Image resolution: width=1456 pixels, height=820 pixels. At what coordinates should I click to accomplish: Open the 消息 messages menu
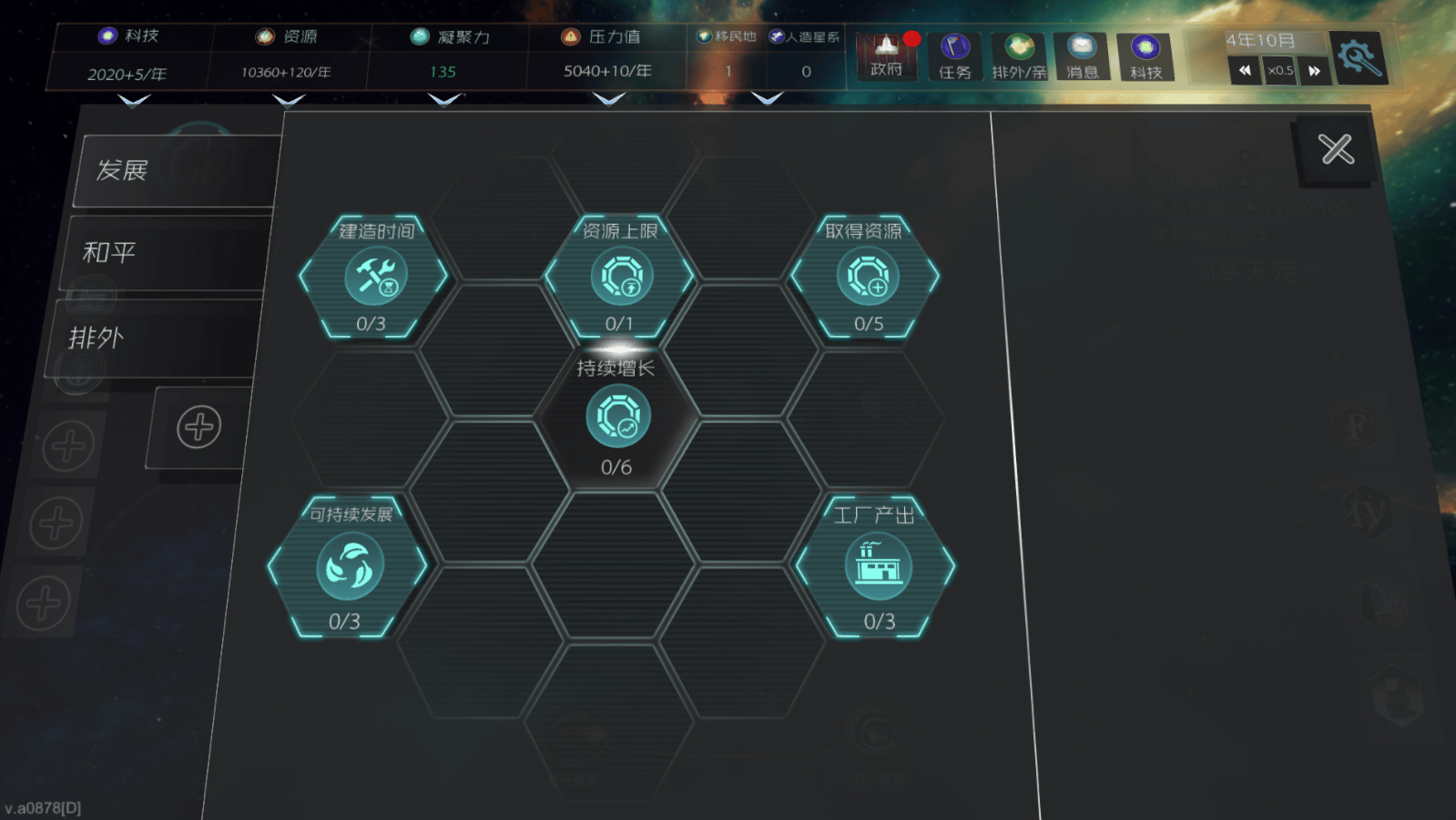[x=1082, y=56]
